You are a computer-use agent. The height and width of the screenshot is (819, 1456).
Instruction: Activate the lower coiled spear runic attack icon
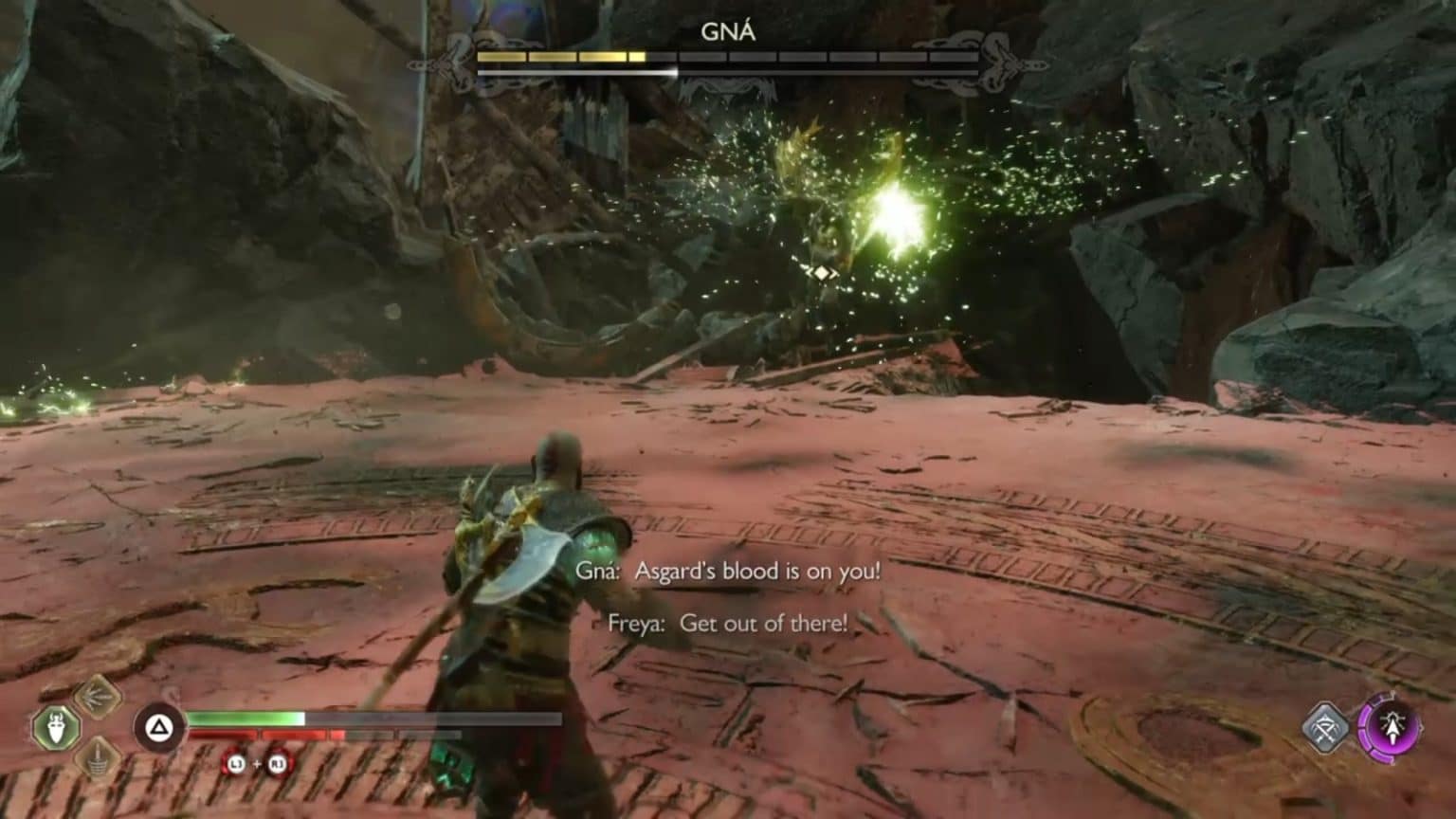click(98, 757)
